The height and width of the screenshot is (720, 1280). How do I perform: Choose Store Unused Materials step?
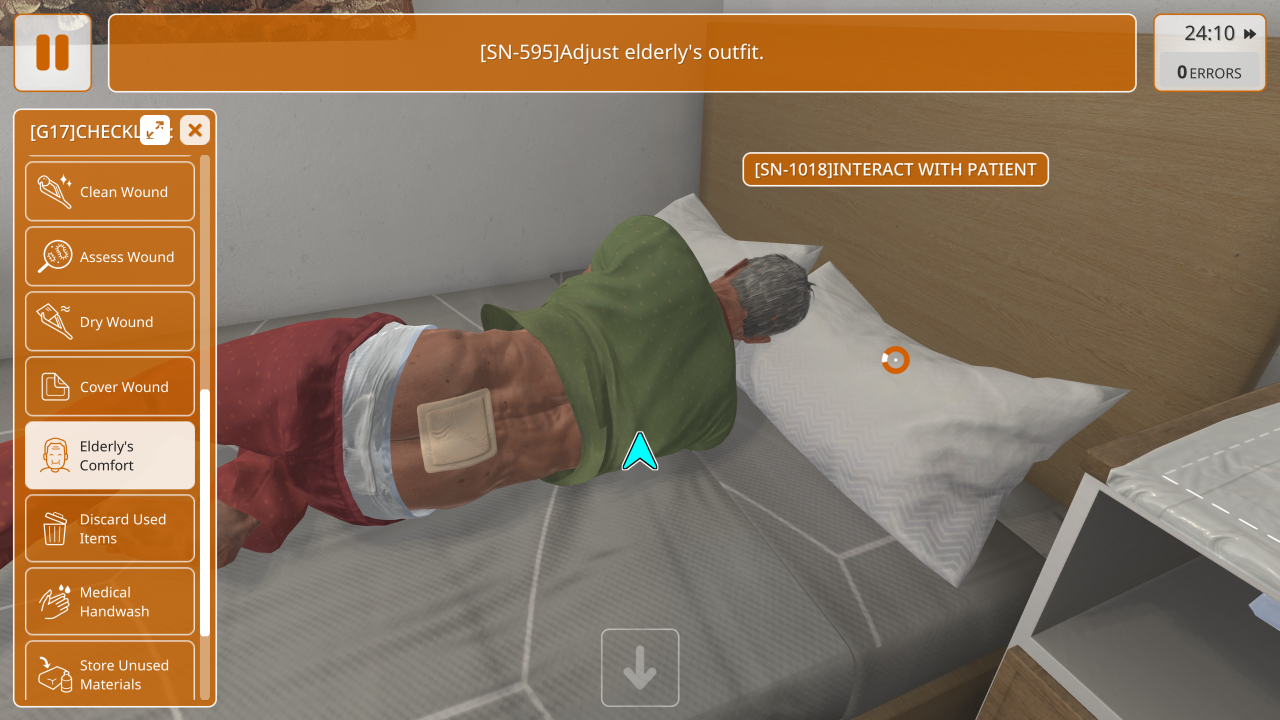coord(110,674)
